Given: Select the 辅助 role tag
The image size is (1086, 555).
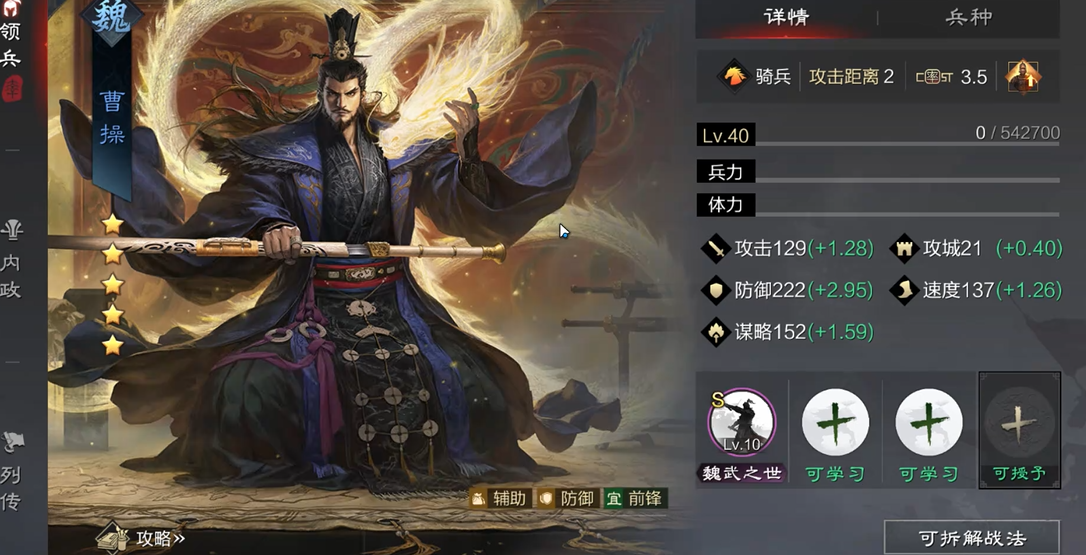Looking at the screenshot, I should 502,498.
